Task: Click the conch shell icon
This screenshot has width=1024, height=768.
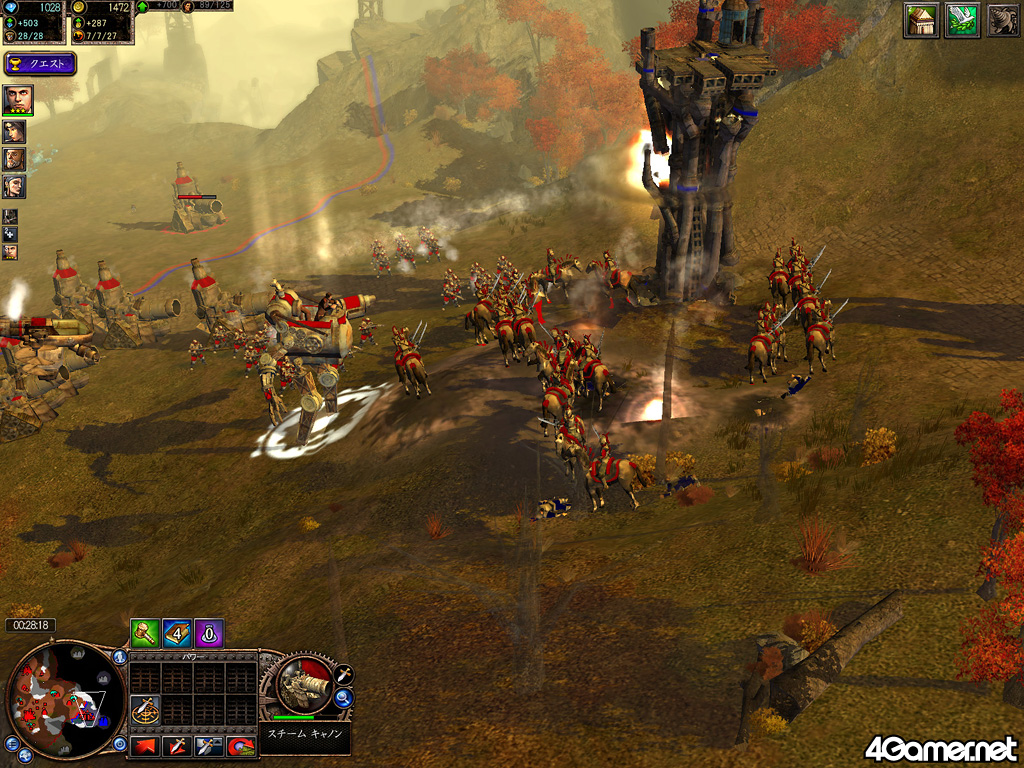Action: pyautogui.click(x=1001, y=20)
